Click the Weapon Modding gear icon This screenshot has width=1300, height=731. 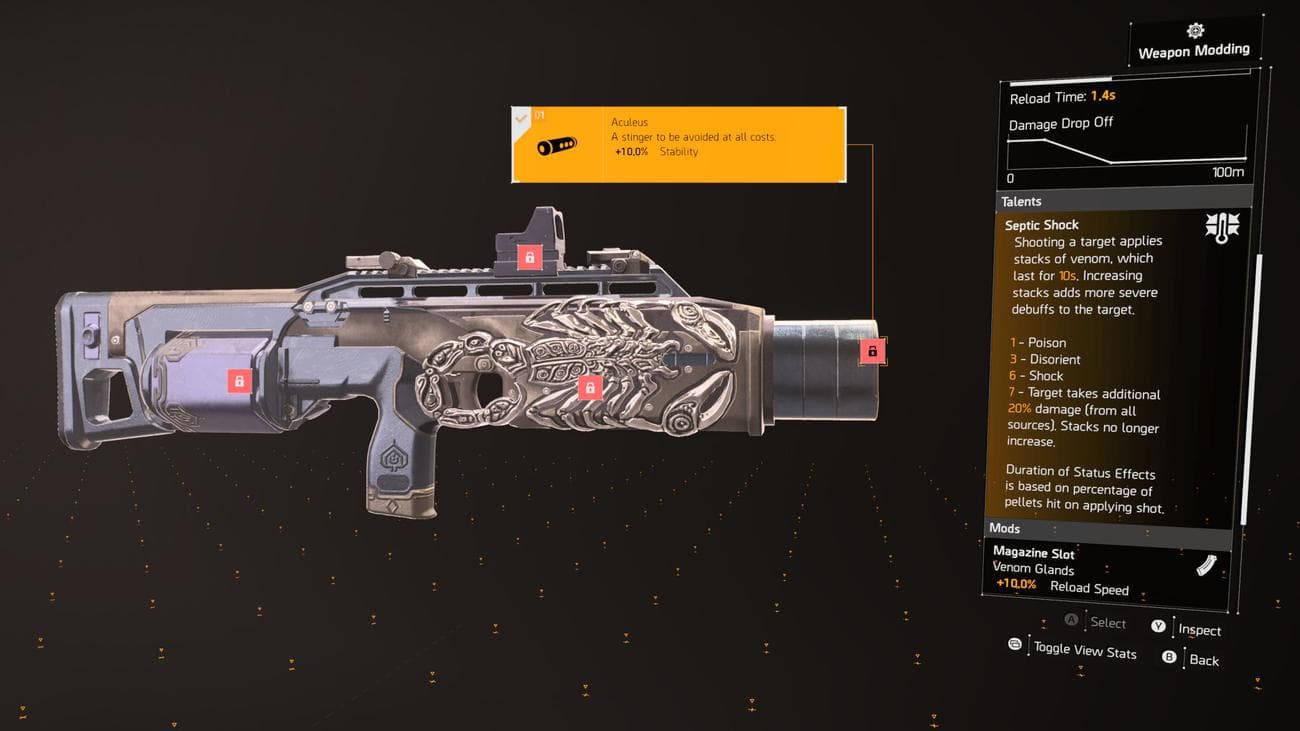click(1196, 30)
